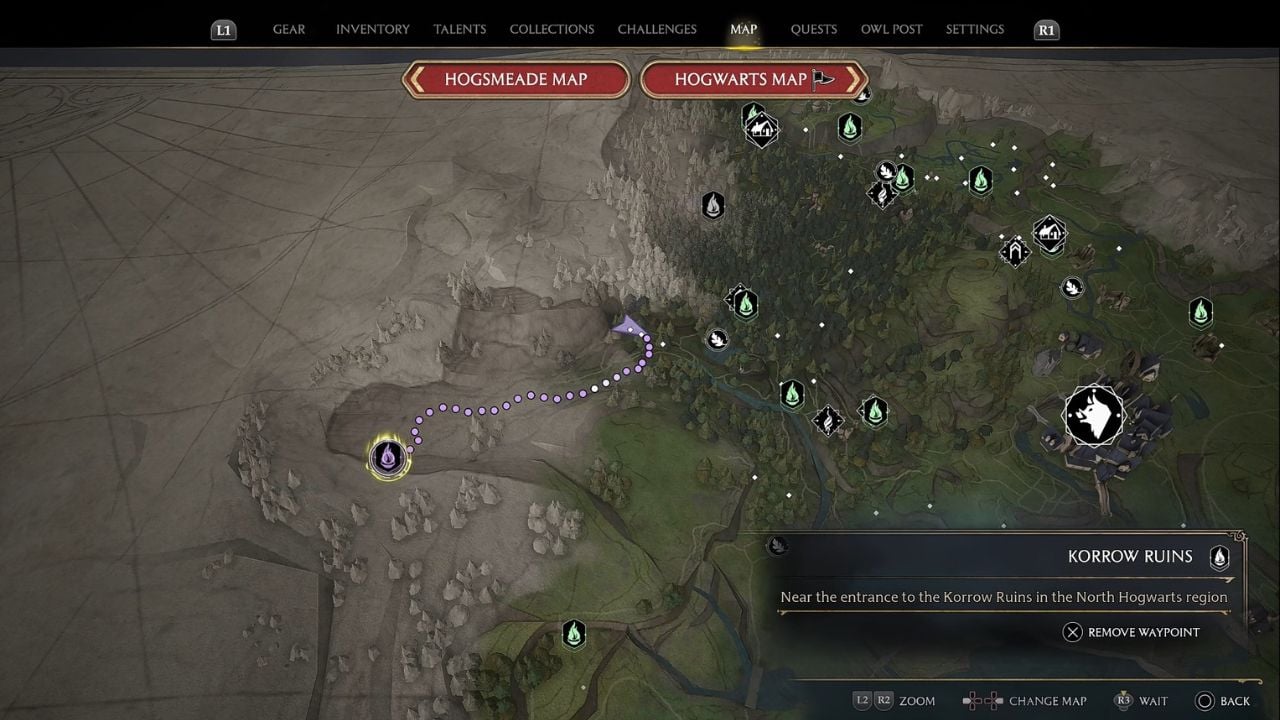Select the green Floo Flame icon at the bottom of the map

pyautogui.click(x=574, y=634)
